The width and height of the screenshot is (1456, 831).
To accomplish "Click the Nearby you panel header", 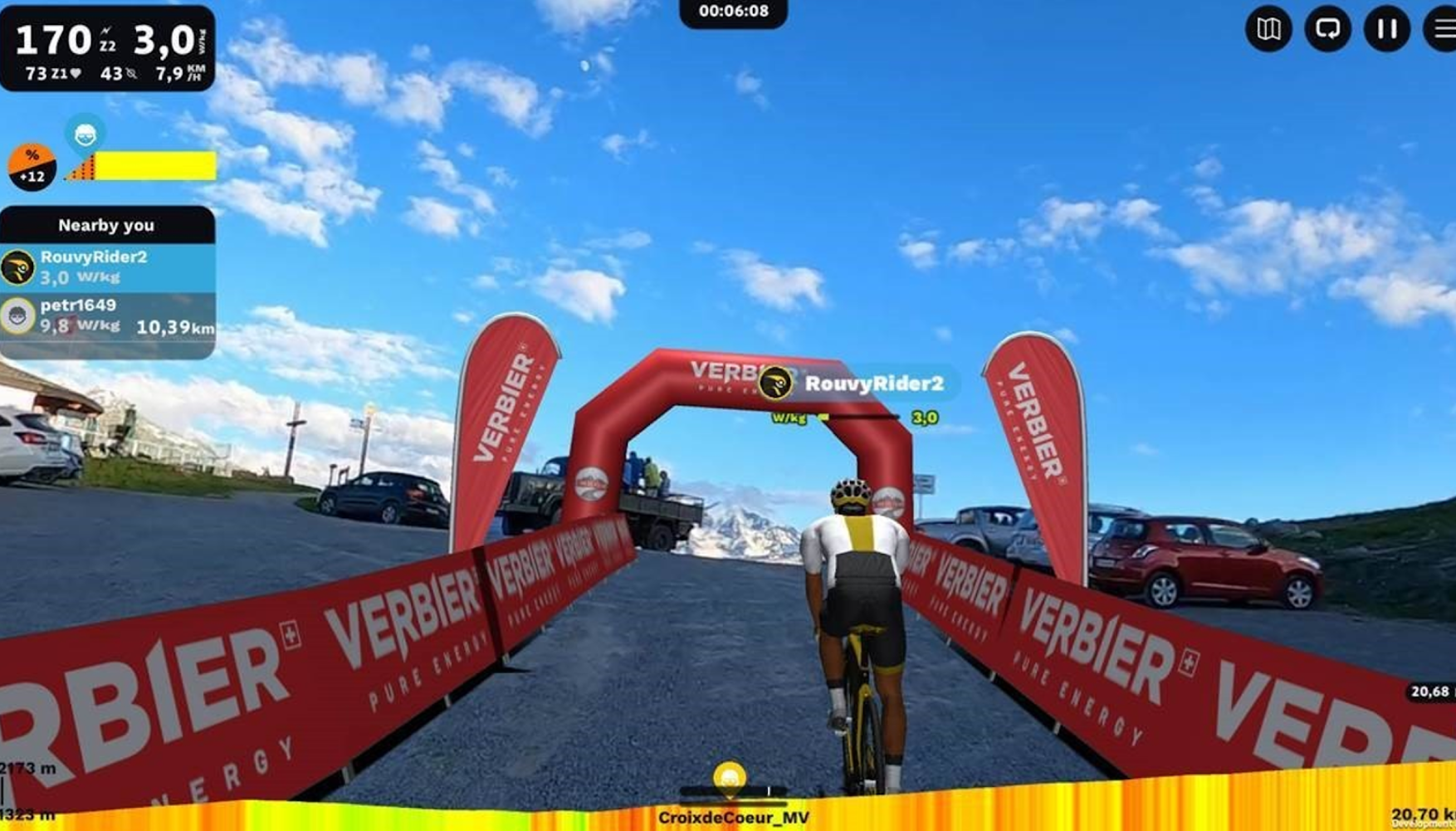I will (107, 225).
